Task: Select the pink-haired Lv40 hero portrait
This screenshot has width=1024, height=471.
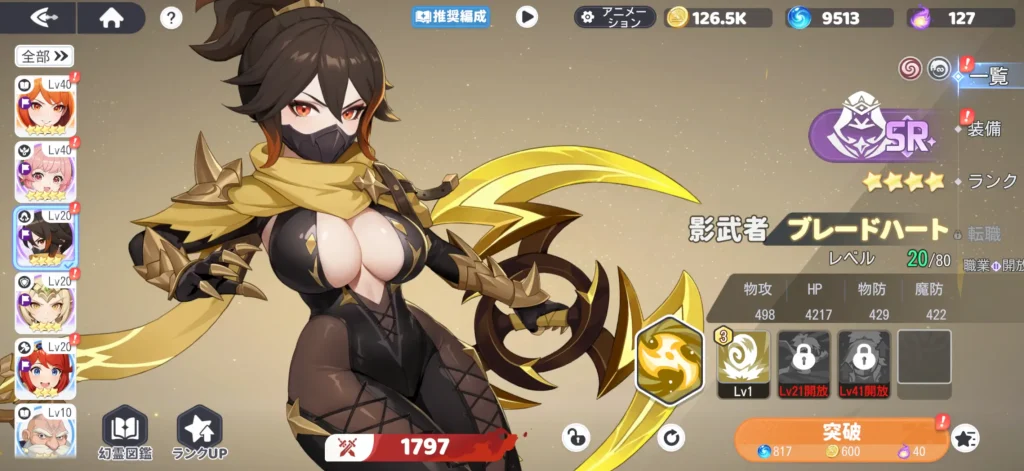Action: tap(45, 172)
